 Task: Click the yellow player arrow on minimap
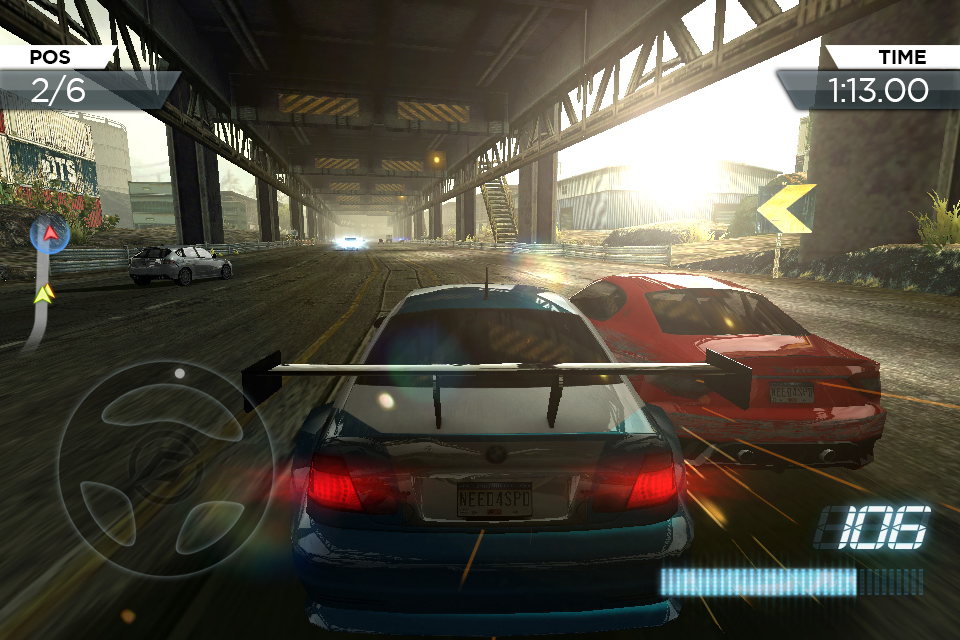43,294
